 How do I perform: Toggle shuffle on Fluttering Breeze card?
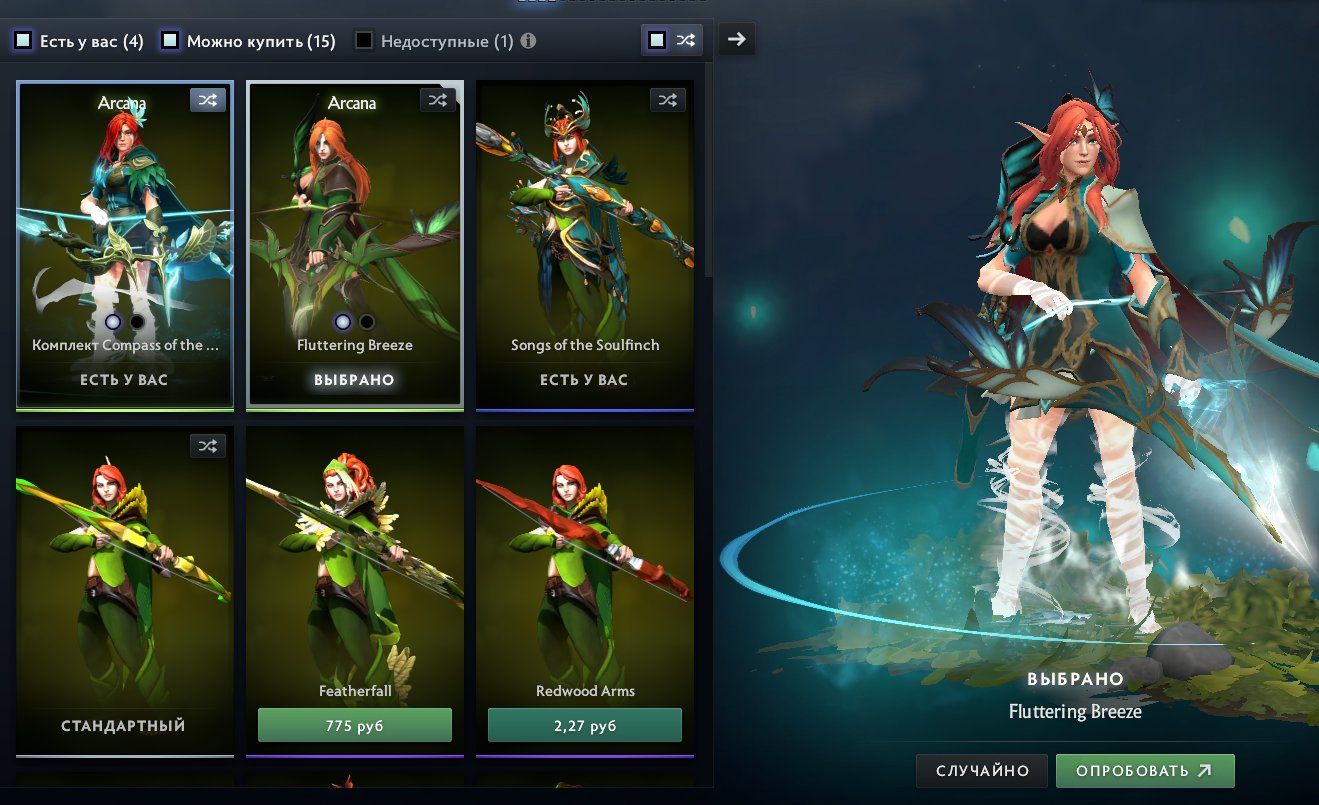438,100
